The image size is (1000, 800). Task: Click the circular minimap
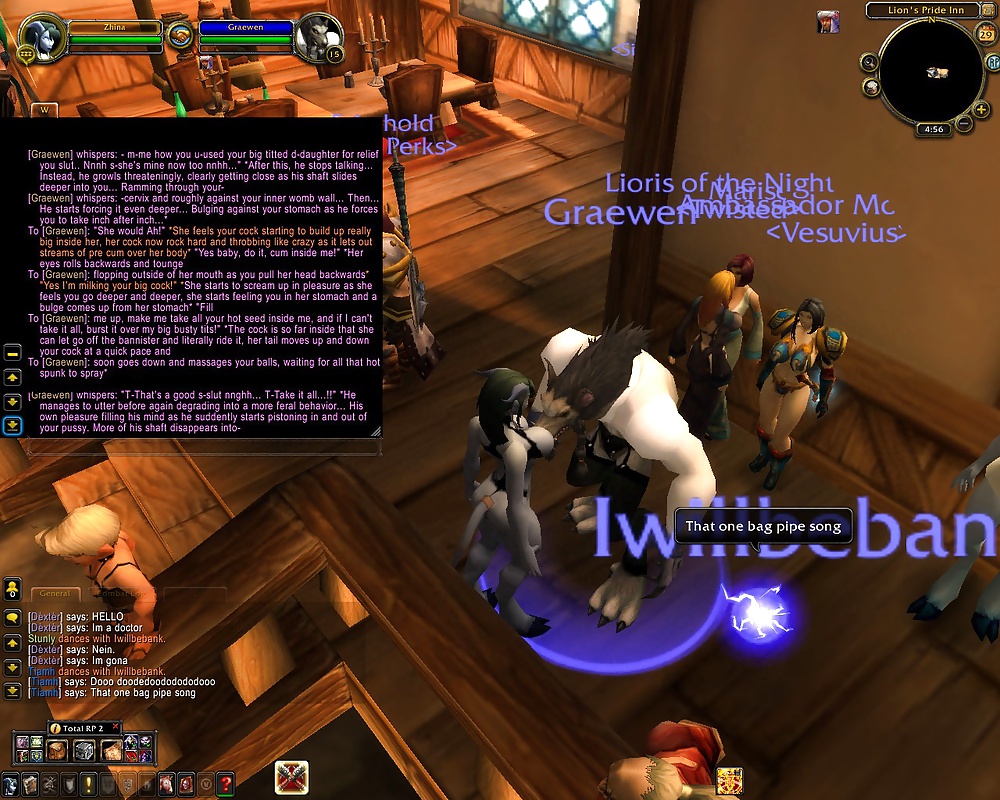932,72
